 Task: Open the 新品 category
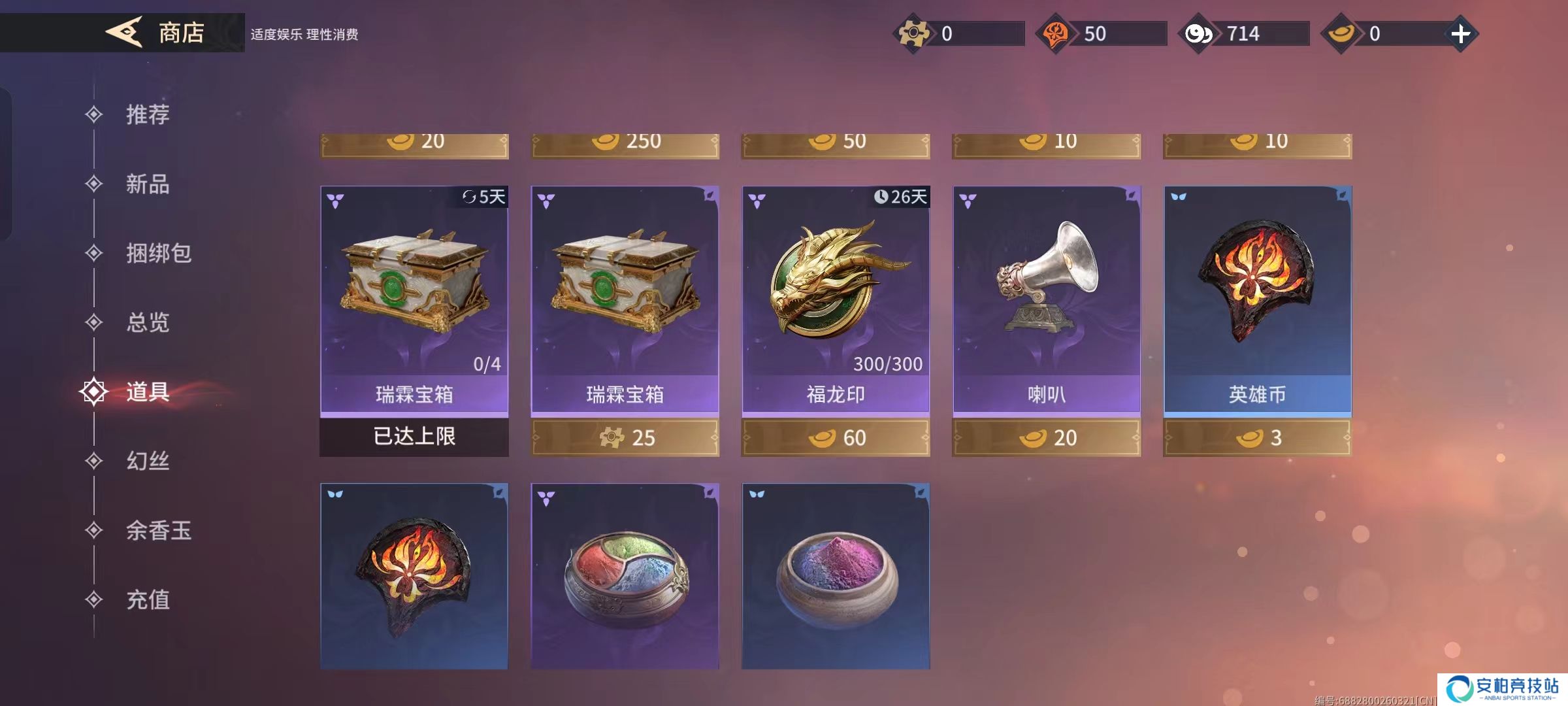tap(147, 184)
